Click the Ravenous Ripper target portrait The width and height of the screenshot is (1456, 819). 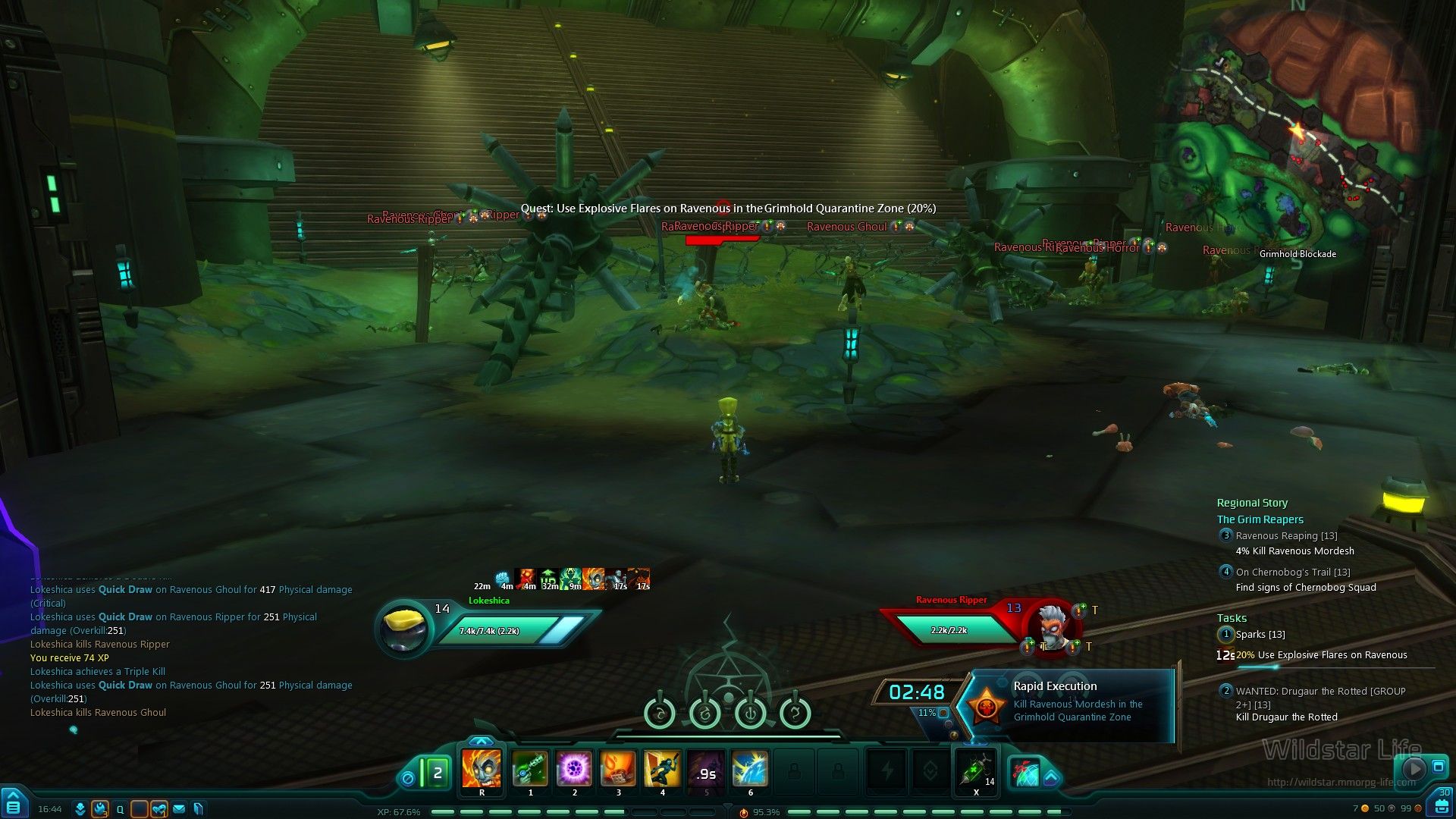point(1053,626)
